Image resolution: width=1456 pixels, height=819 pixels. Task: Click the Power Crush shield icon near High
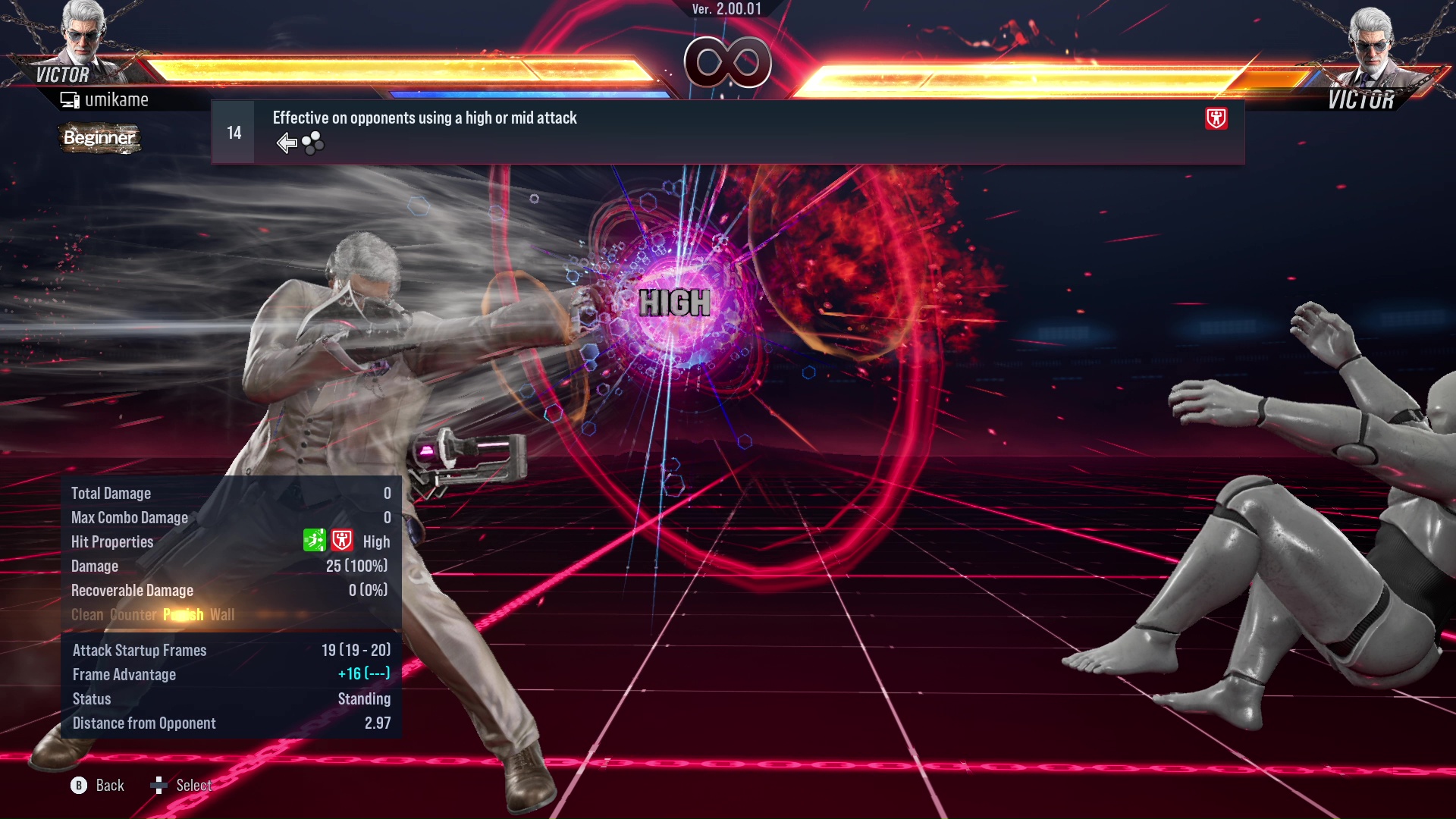coord(342,541)
